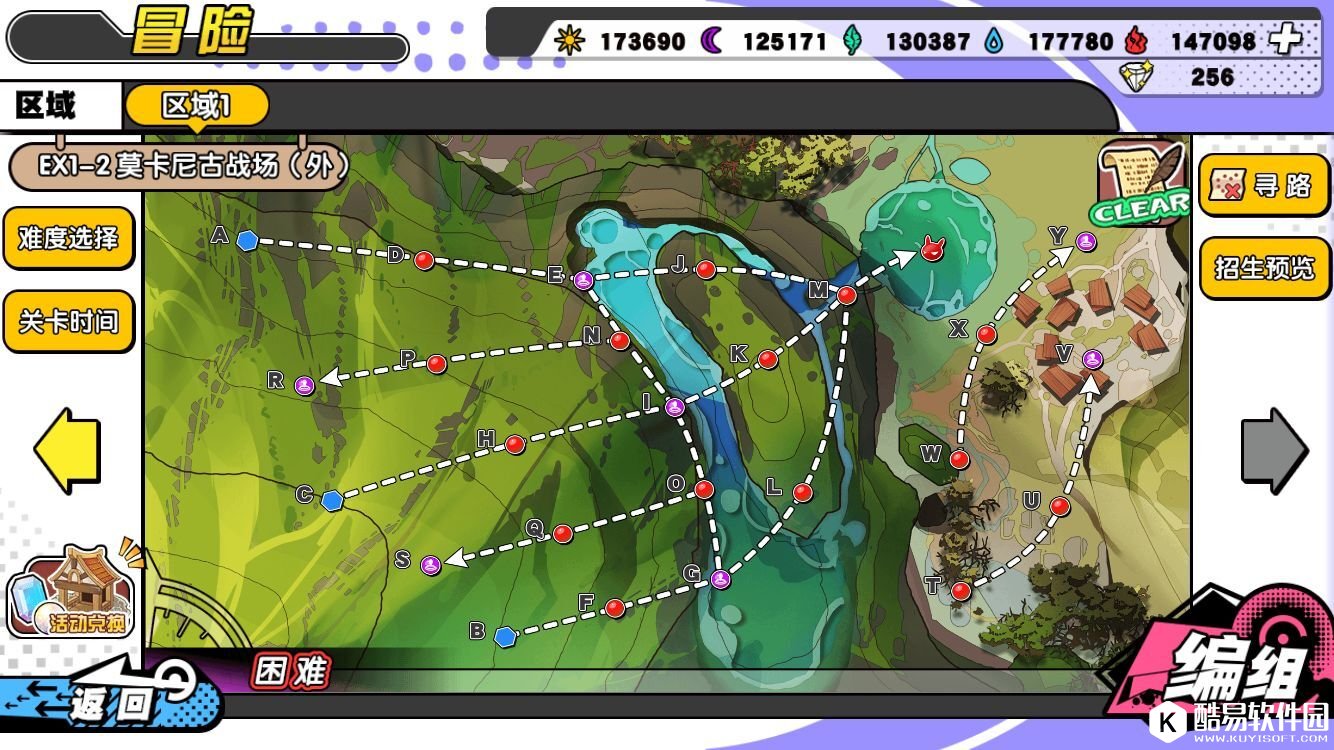Add resources with the plus button
Screen dimensions: 1334x750
1284,40
